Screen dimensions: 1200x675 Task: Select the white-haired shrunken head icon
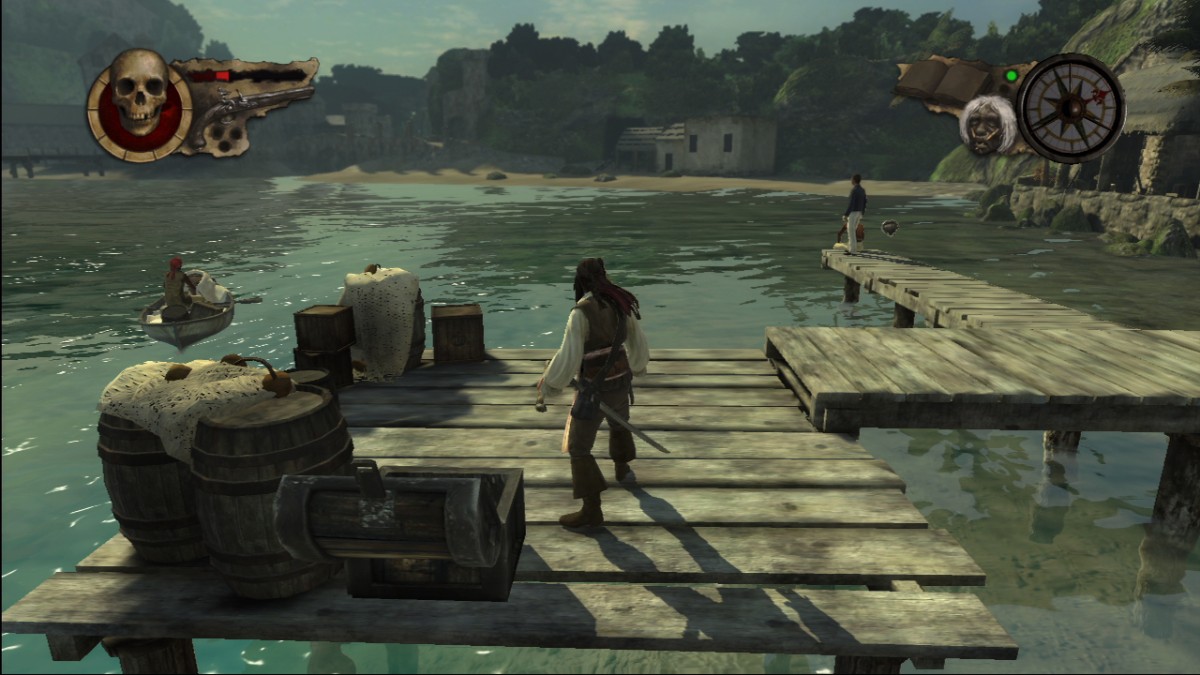point(987,126)
